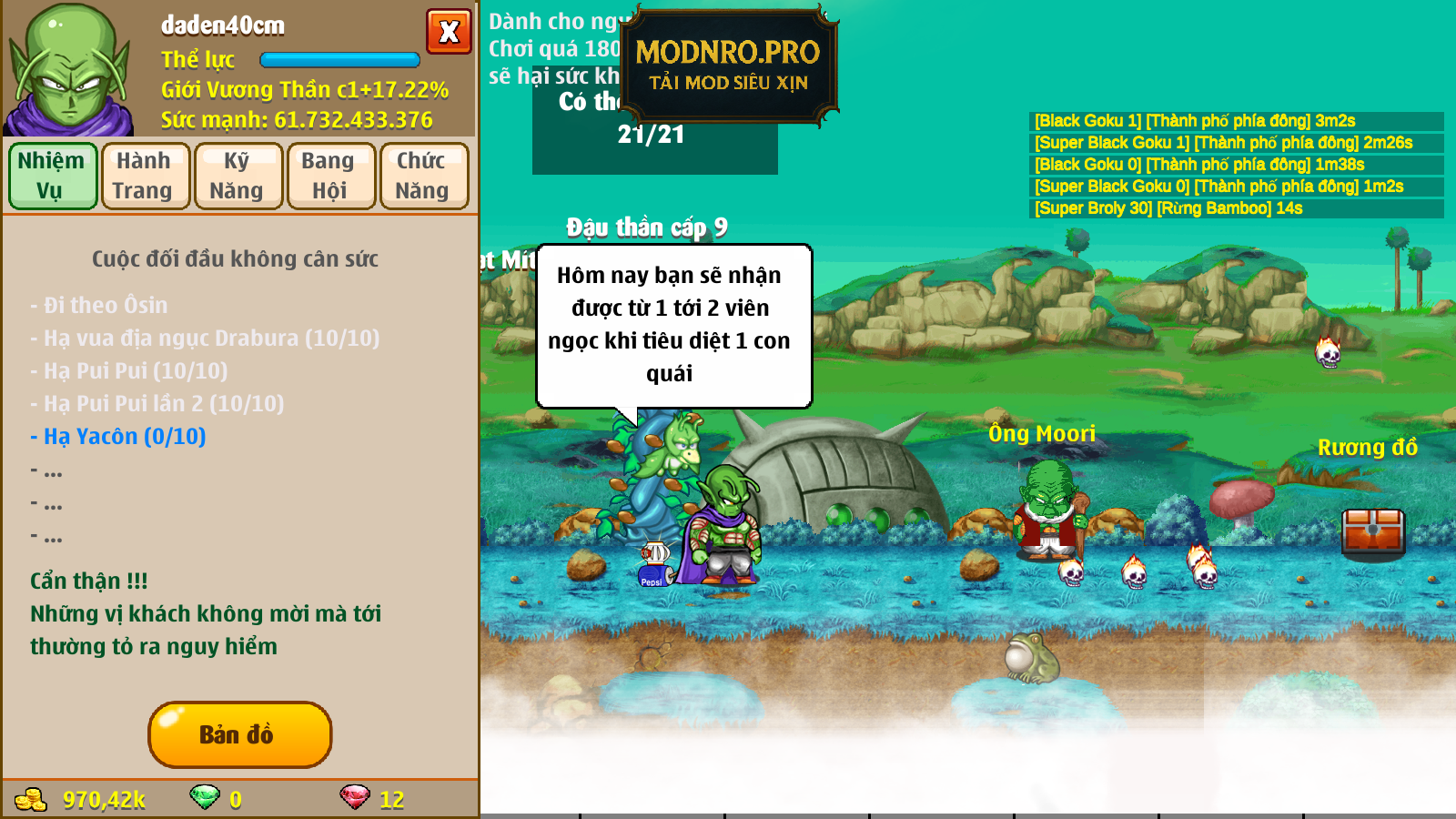This screenshot has height=819, width=1456.
Task: Click the Super Black Goku 0 boss entry
Action: coord(1218,187)
